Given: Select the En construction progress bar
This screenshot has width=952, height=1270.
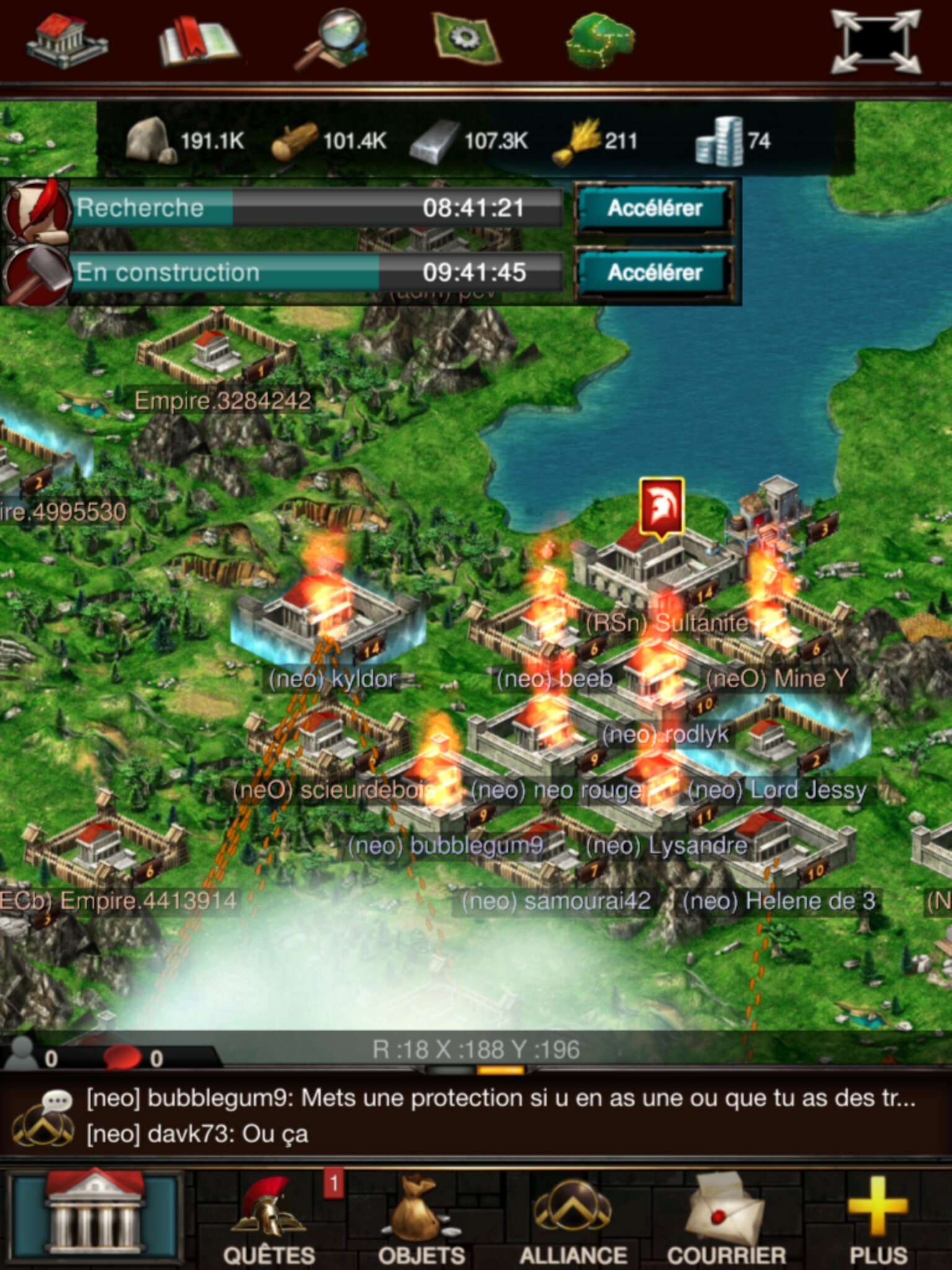Looking at the screenshot, I should pos(316,273).
